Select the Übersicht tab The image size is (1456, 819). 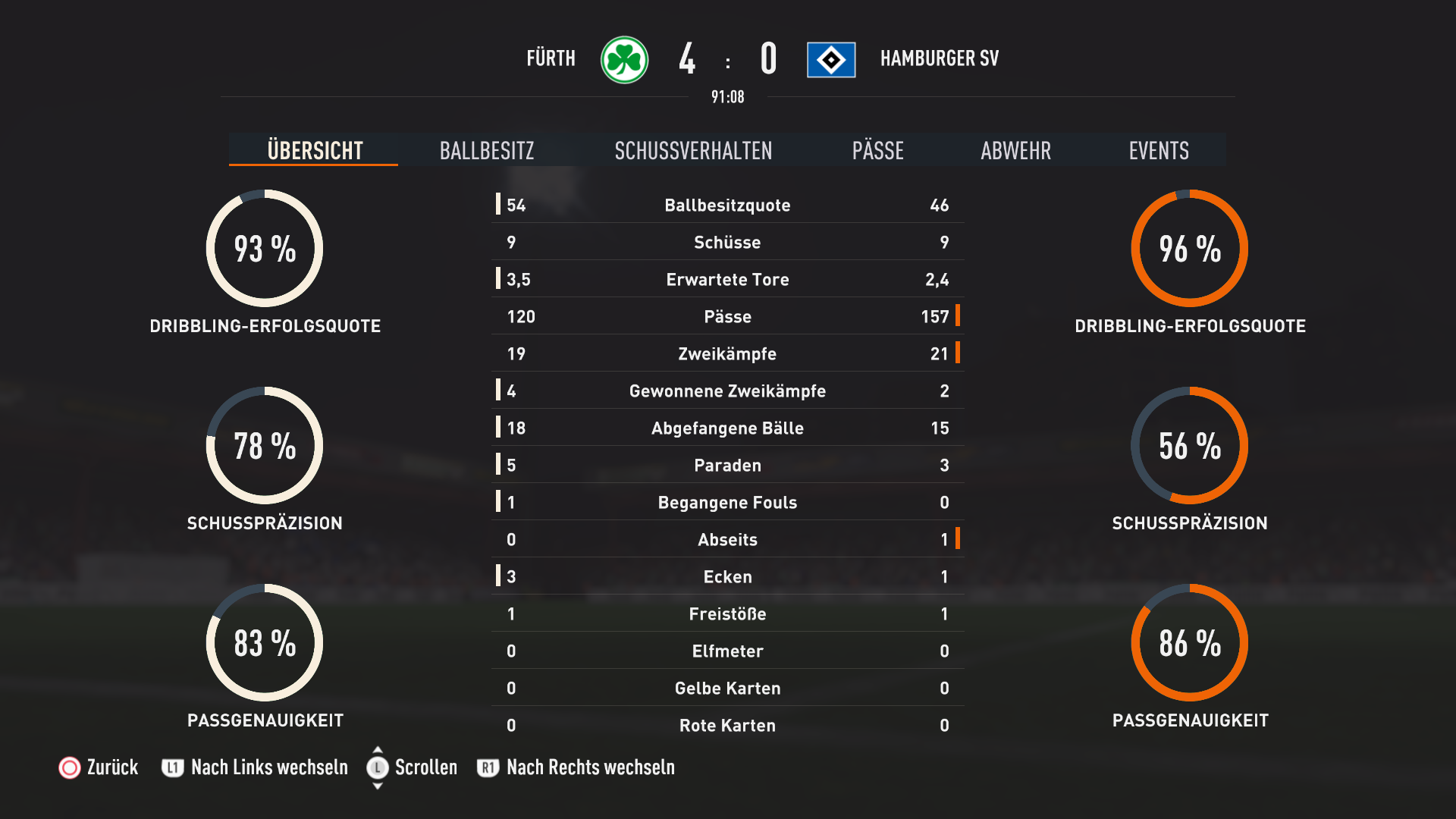coord(315,150)
